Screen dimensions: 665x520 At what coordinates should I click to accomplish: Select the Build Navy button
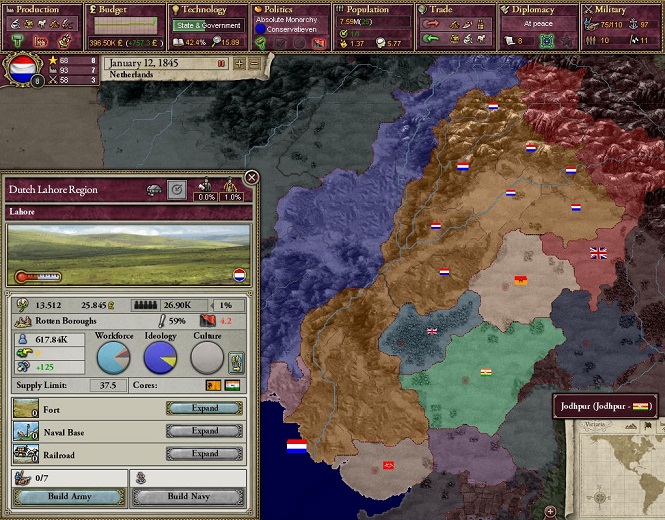[x=188, y=497]
